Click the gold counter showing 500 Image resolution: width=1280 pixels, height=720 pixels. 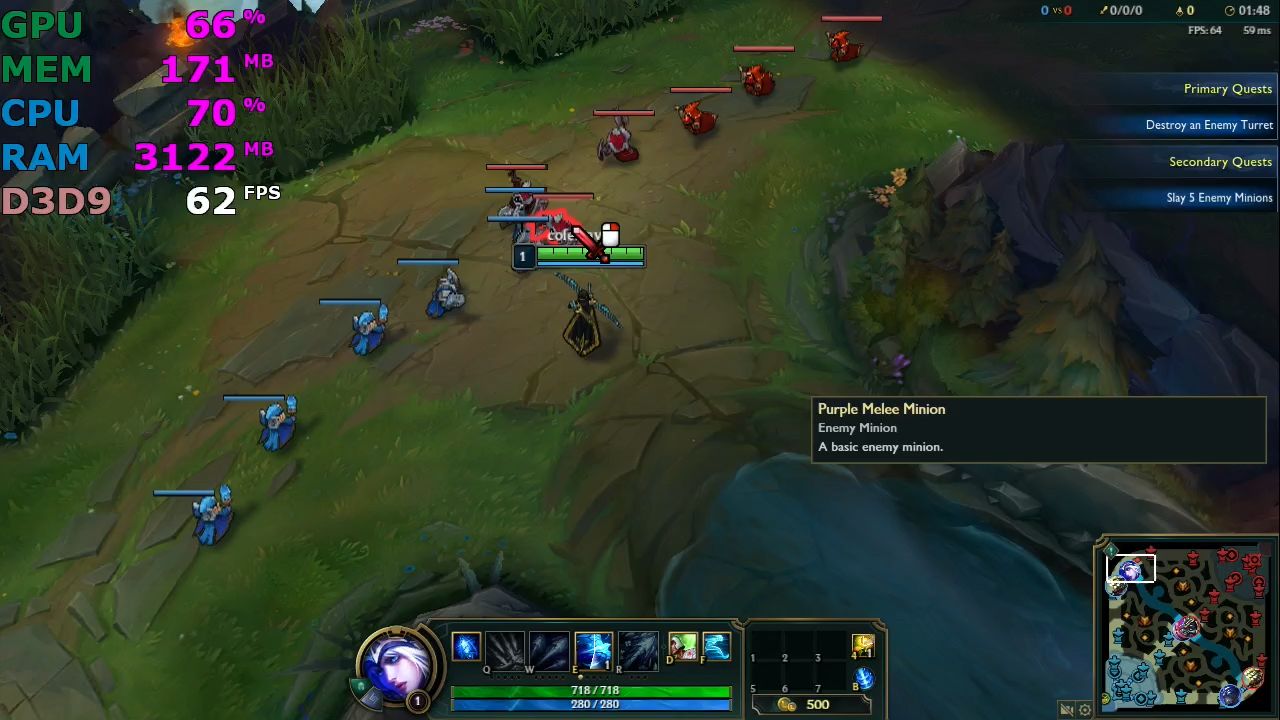818,704
